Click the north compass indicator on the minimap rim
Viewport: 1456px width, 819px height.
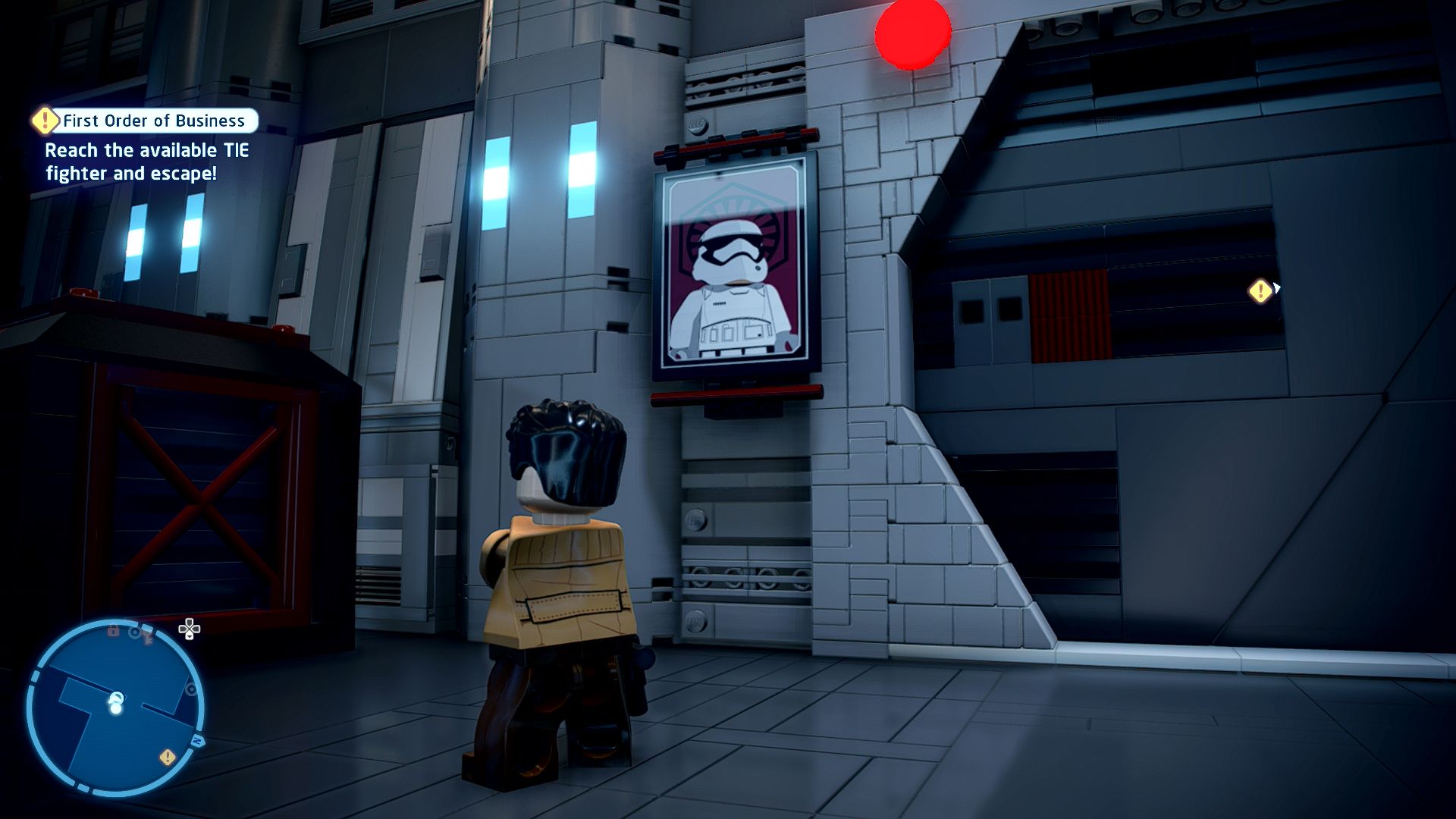click(198, 741)
